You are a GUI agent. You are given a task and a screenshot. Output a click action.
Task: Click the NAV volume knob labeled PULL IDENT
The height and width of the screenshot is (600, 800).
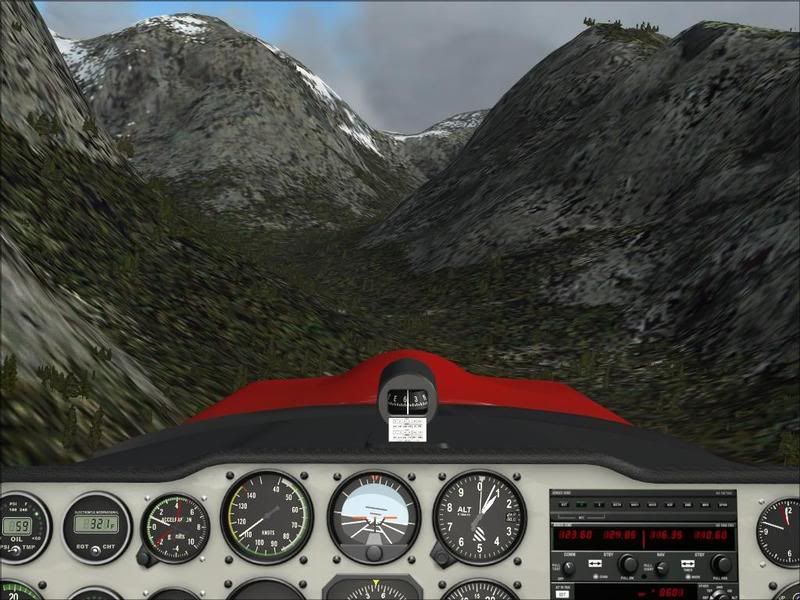(x=661, y=566)
